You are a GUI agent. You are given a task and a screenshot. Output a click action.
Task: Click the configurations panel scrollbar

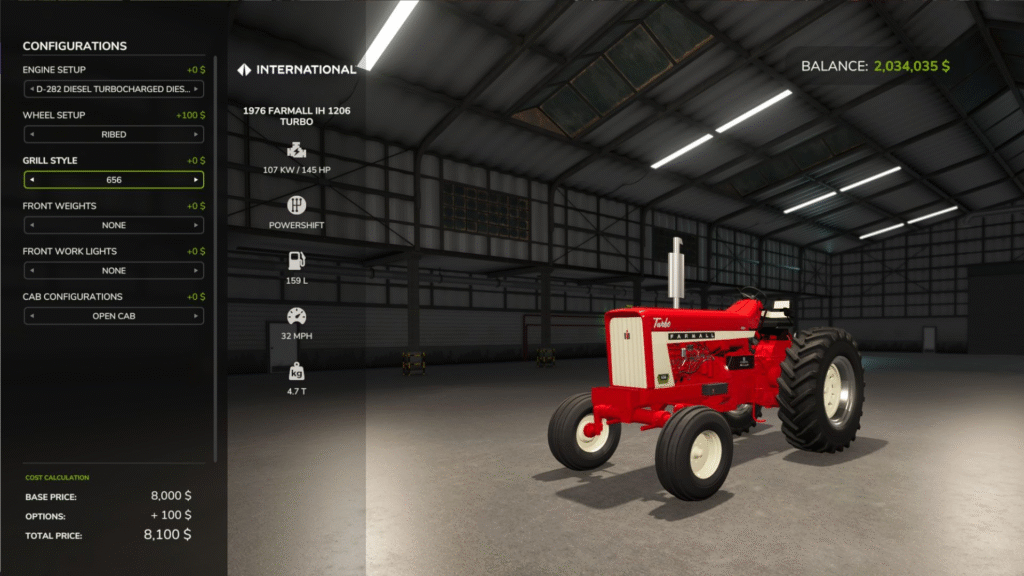216,250
